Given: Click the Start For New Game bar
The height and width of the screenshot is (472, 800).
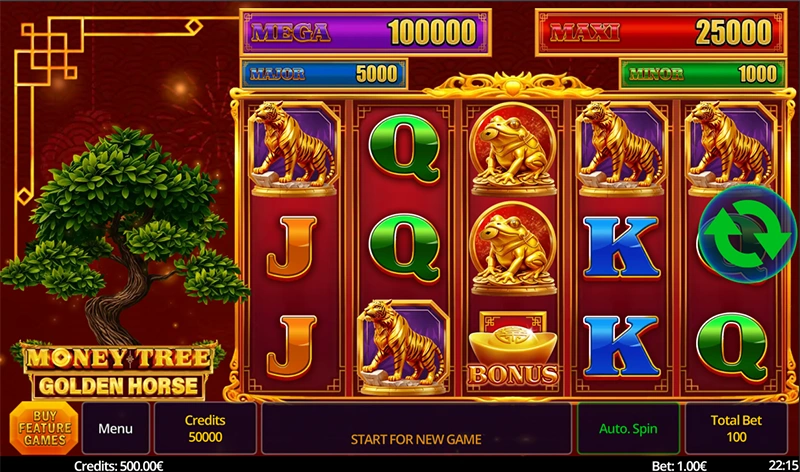Looking at the screenshot, I should (x=416, y=438).
